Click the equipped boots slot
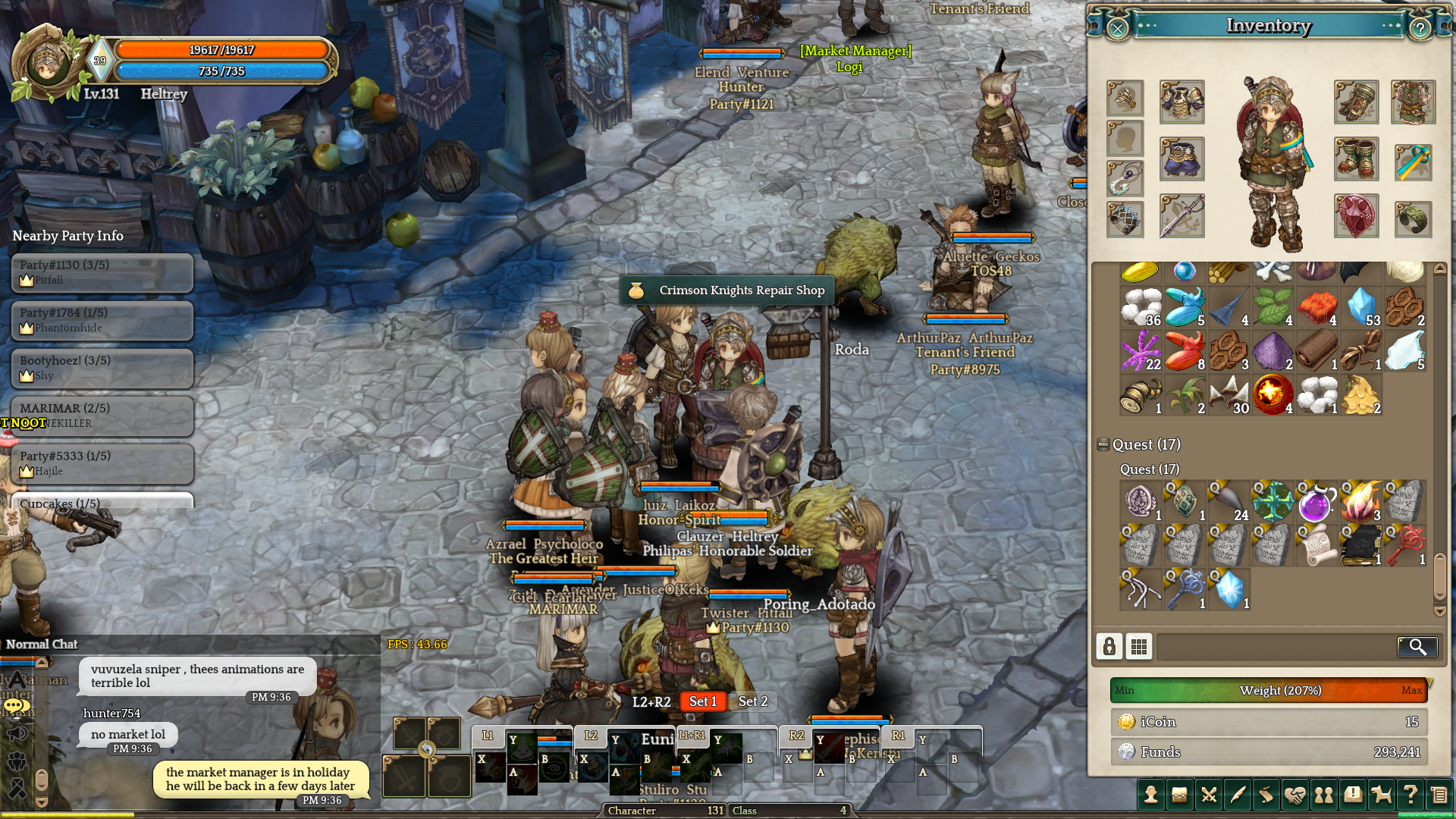Image resolution: width=1456 pixels, height=819 pixels. click(1356, 159)
